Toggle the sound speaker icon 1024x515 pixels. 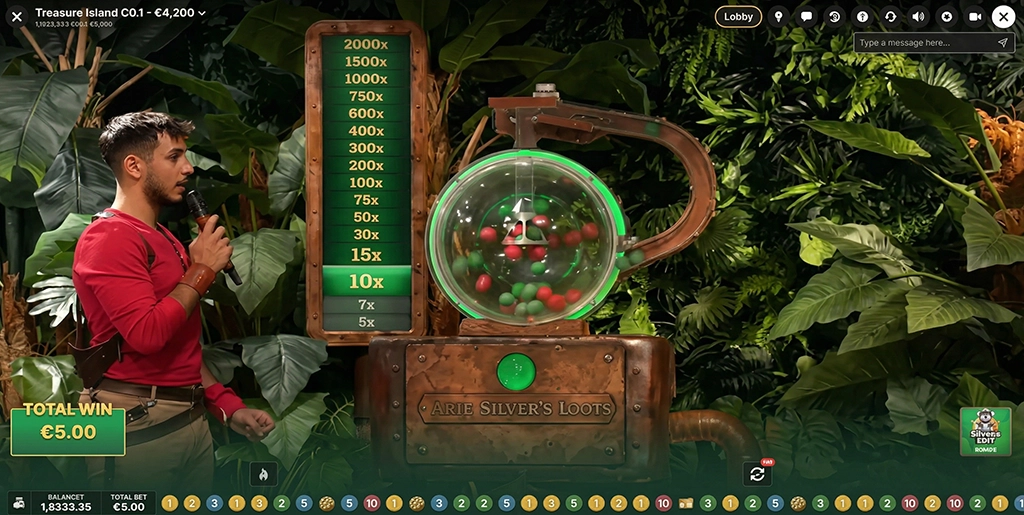[x=918, y=16]
